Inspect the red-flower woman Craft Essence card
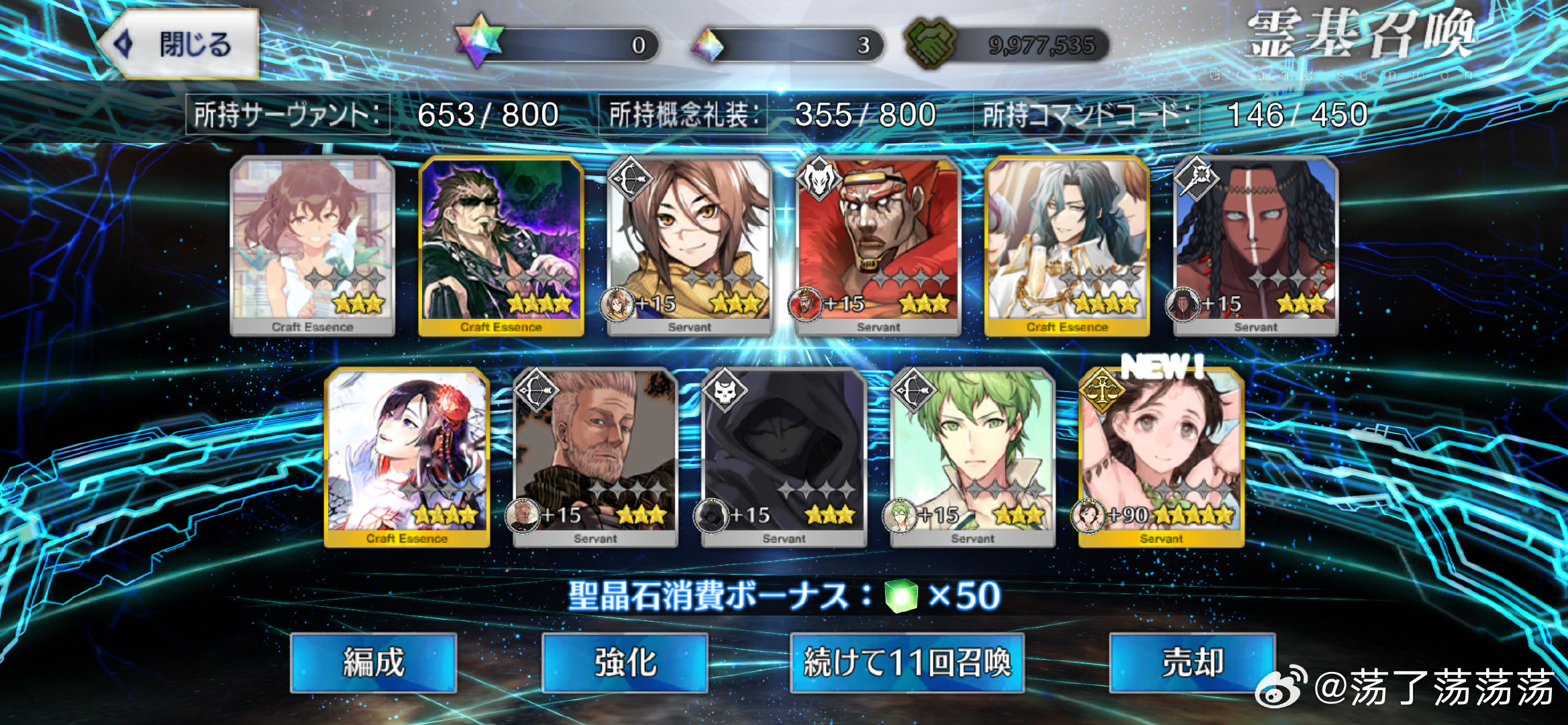This screenshot has height=725, width=1568. coord(407,458)
